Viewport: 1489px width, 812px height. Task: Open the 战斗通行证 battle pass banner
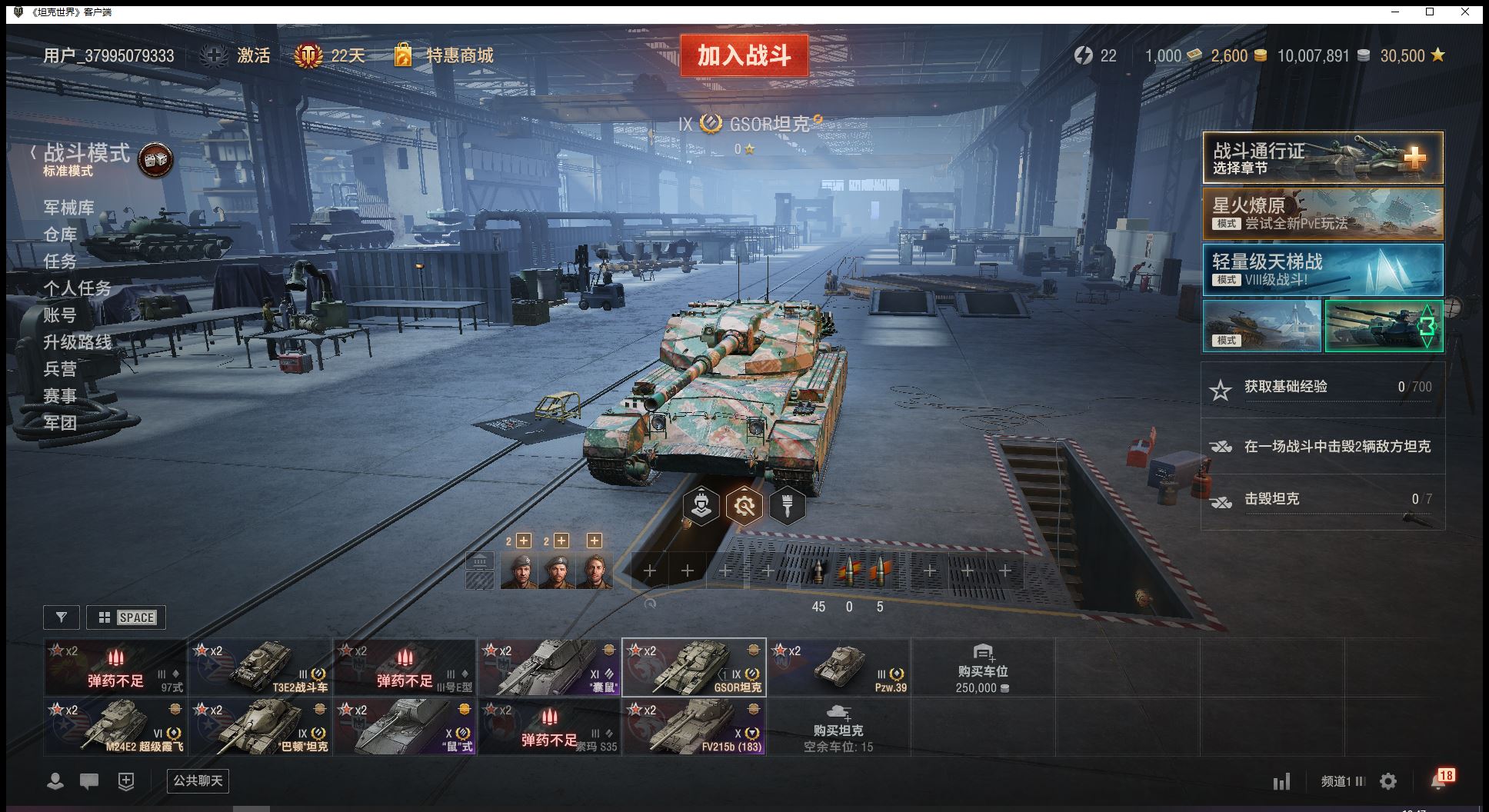pos(1322,158)
